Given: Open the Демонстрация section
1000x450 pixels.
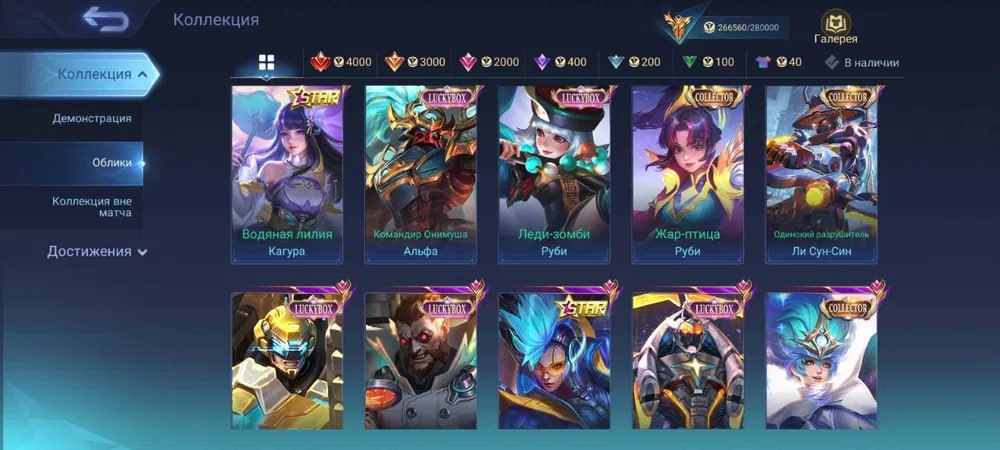Looking at the screenshot, I should (x=92, y=119).
